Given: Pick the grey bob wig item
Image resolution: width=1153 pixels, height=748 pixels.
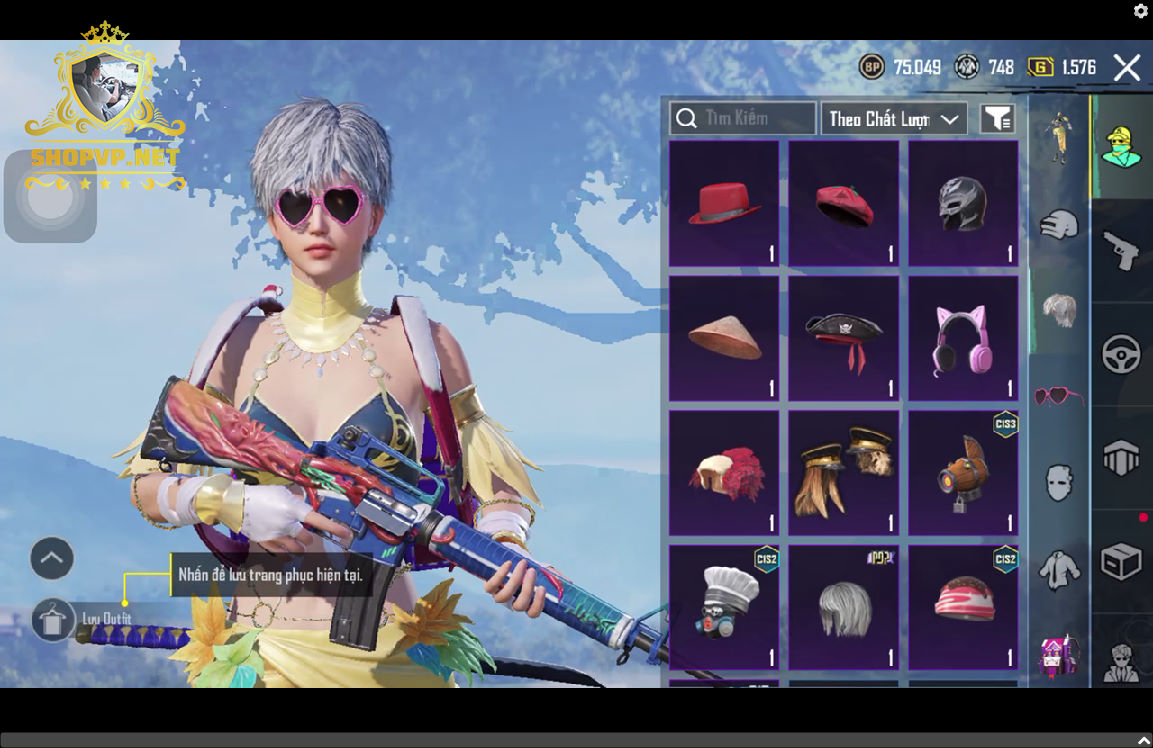Looking at the screenshot, I should coord(844,607).
